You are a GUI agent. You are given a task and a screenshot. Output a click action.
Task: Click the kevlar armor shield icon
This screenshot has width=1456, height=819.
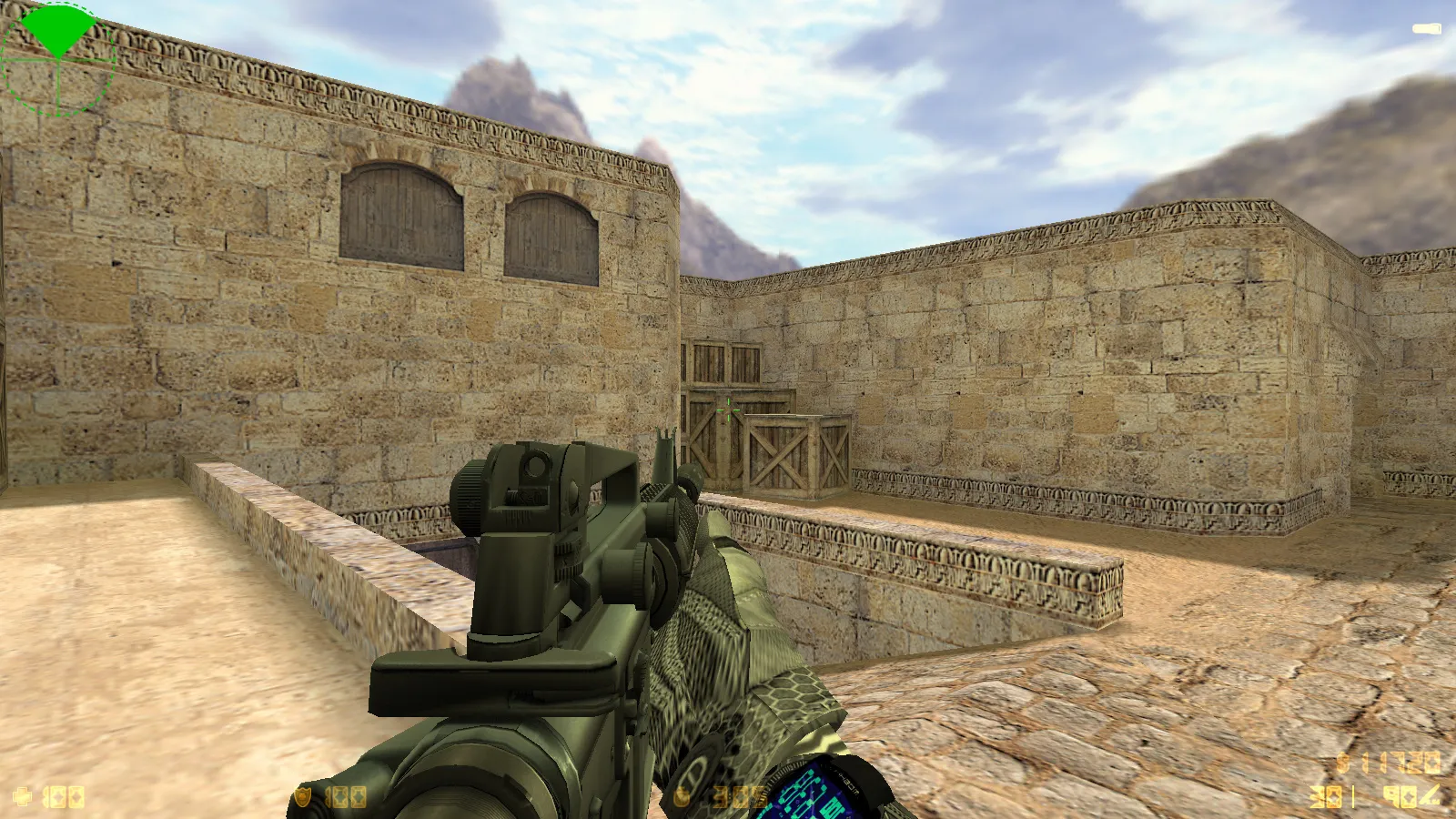tap(303, 797)
